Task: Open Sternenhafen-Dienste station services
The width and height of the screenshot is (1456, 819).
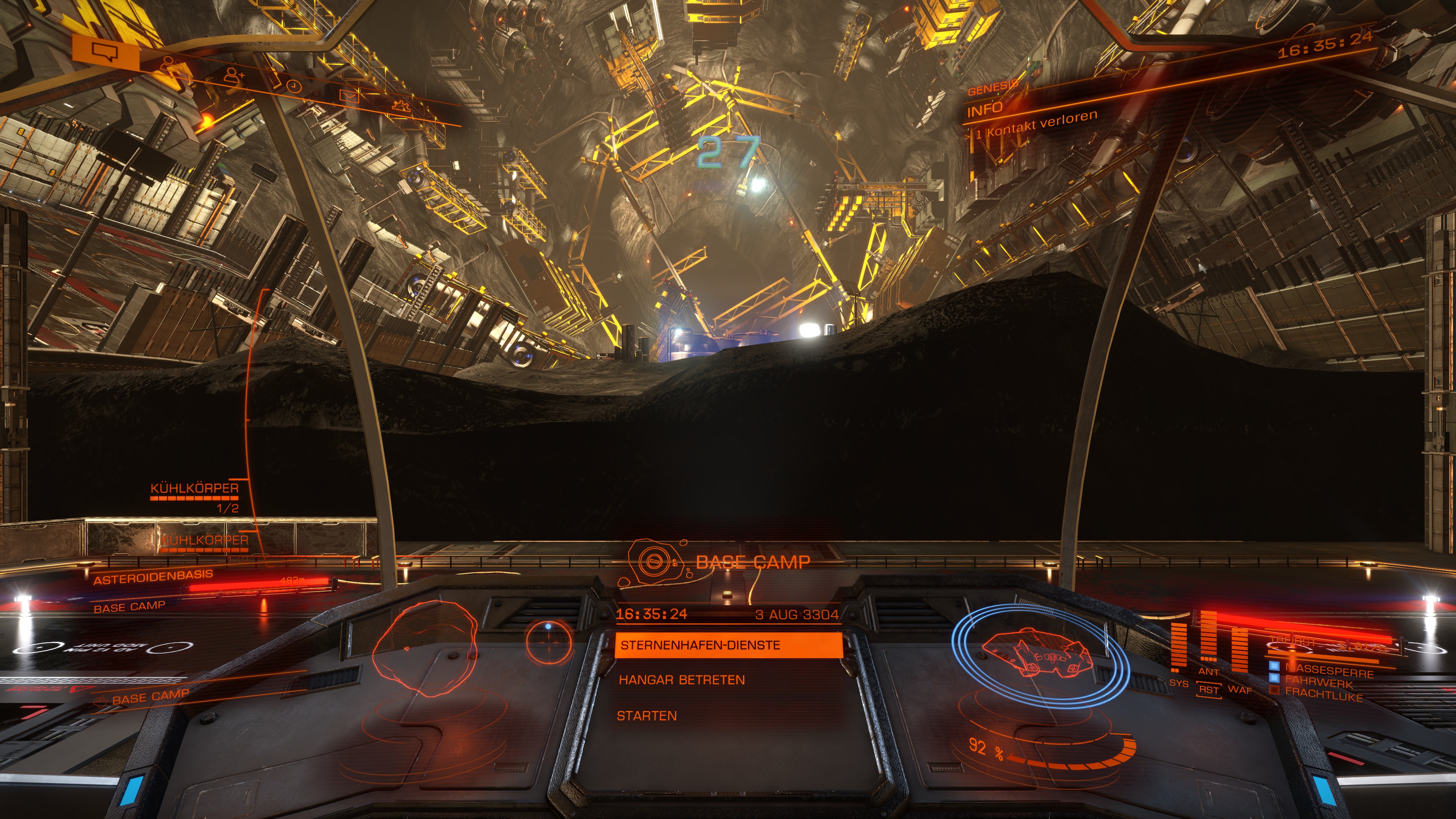Action: coord(728,645)
